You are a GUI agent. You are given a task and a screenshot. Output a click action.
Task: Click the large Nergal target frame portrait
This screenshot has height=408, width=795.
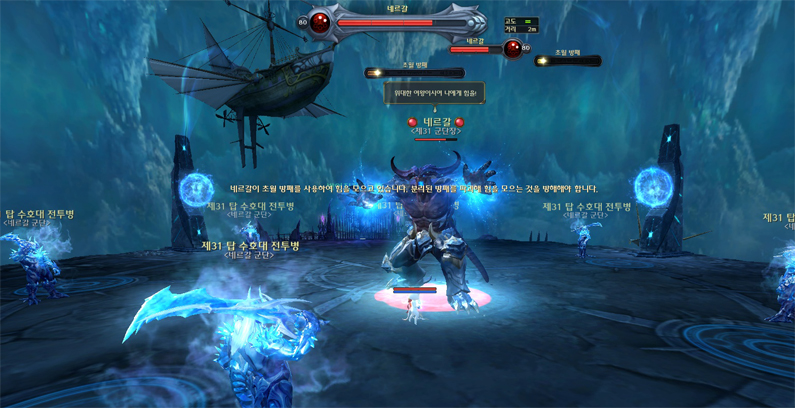pyautogui.click(x=320, y=21)
